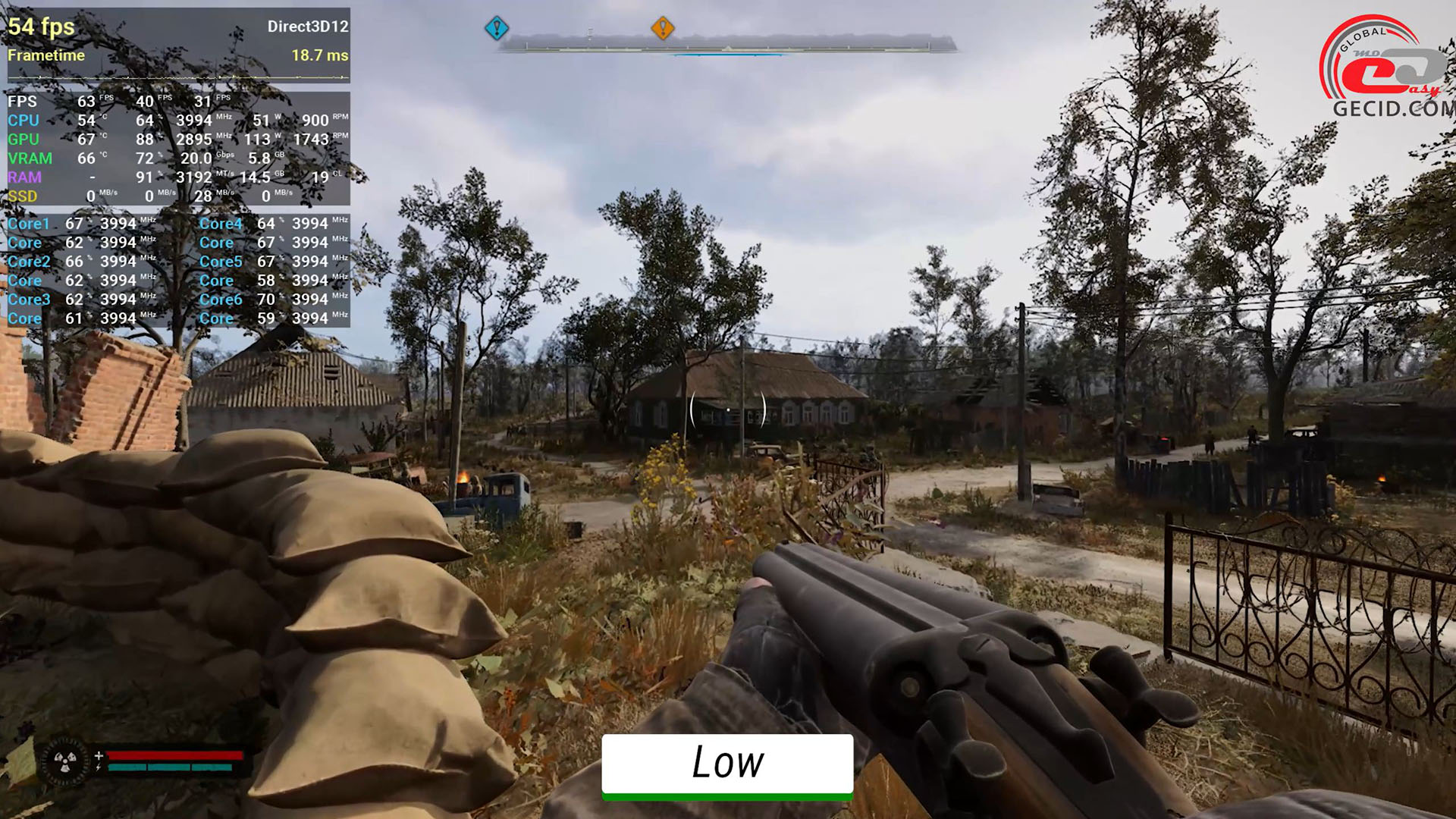This screenshot has width=1456, height=819.
Task: Click the blue diamond quest marker on compass
Action: point(497,29)
